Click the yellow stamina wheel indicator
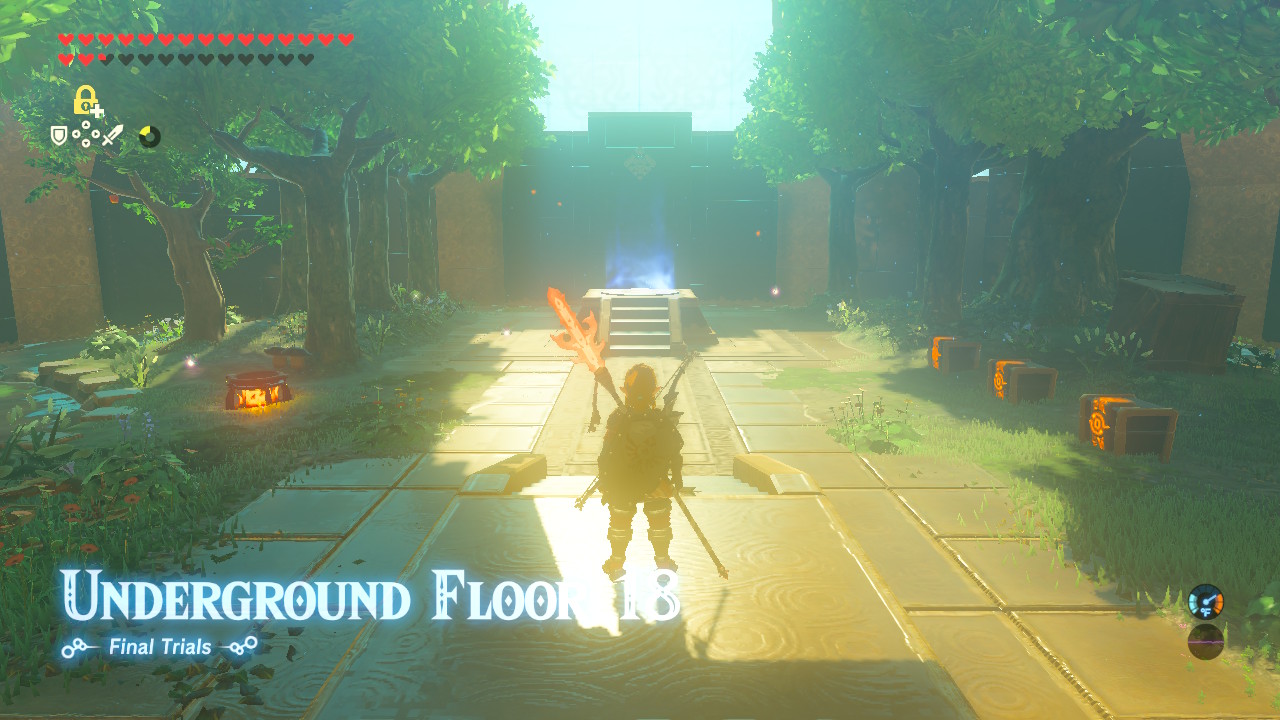 click(x=150, y=135)
